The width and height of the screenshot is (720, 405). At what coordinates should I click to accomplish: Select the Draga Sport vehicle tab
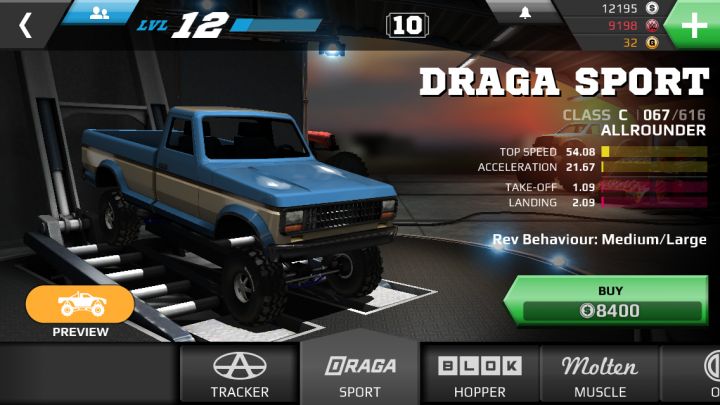coord(360,375)
